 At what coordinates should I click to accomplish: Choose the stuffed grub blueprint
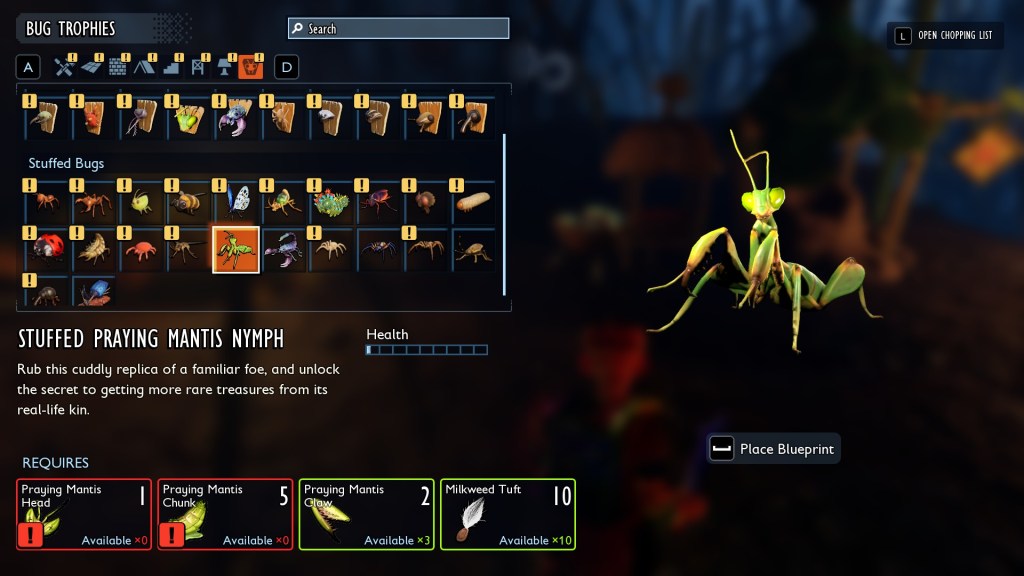click(474, 203)
